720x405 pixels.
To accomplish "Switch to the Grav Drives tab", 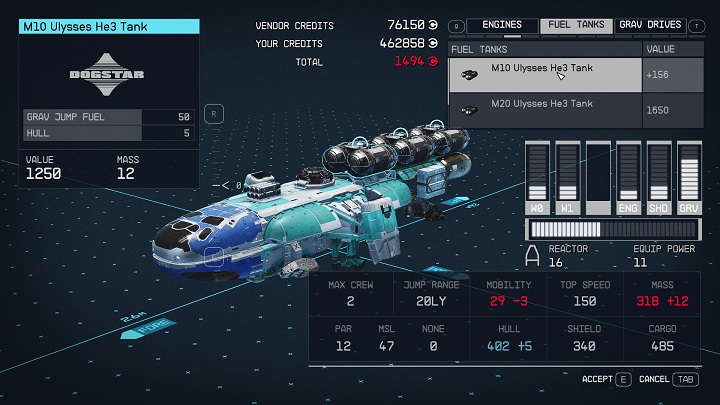I will click(x=650, y=25).
